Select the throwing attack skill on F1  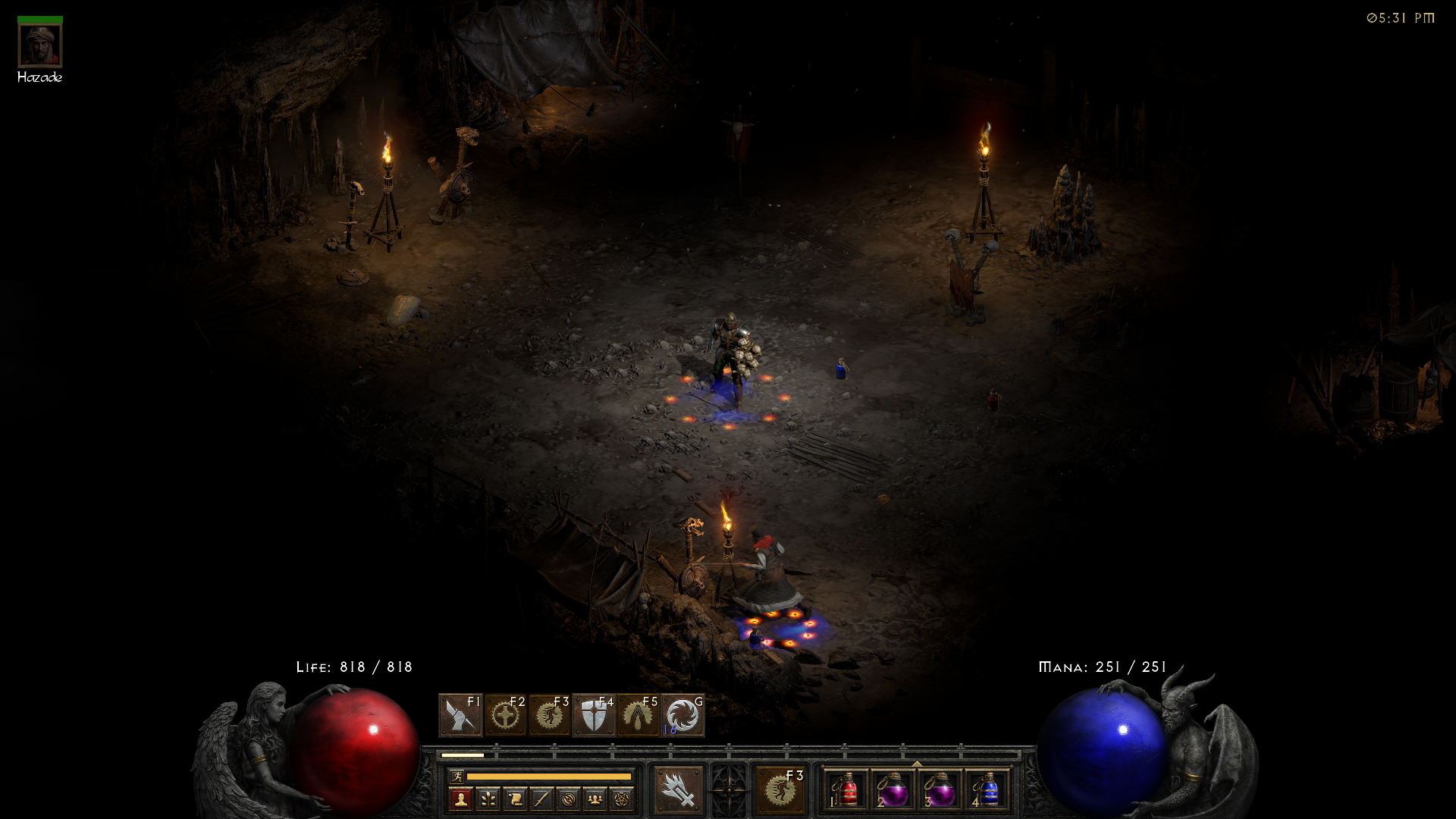tap(460, 715)
